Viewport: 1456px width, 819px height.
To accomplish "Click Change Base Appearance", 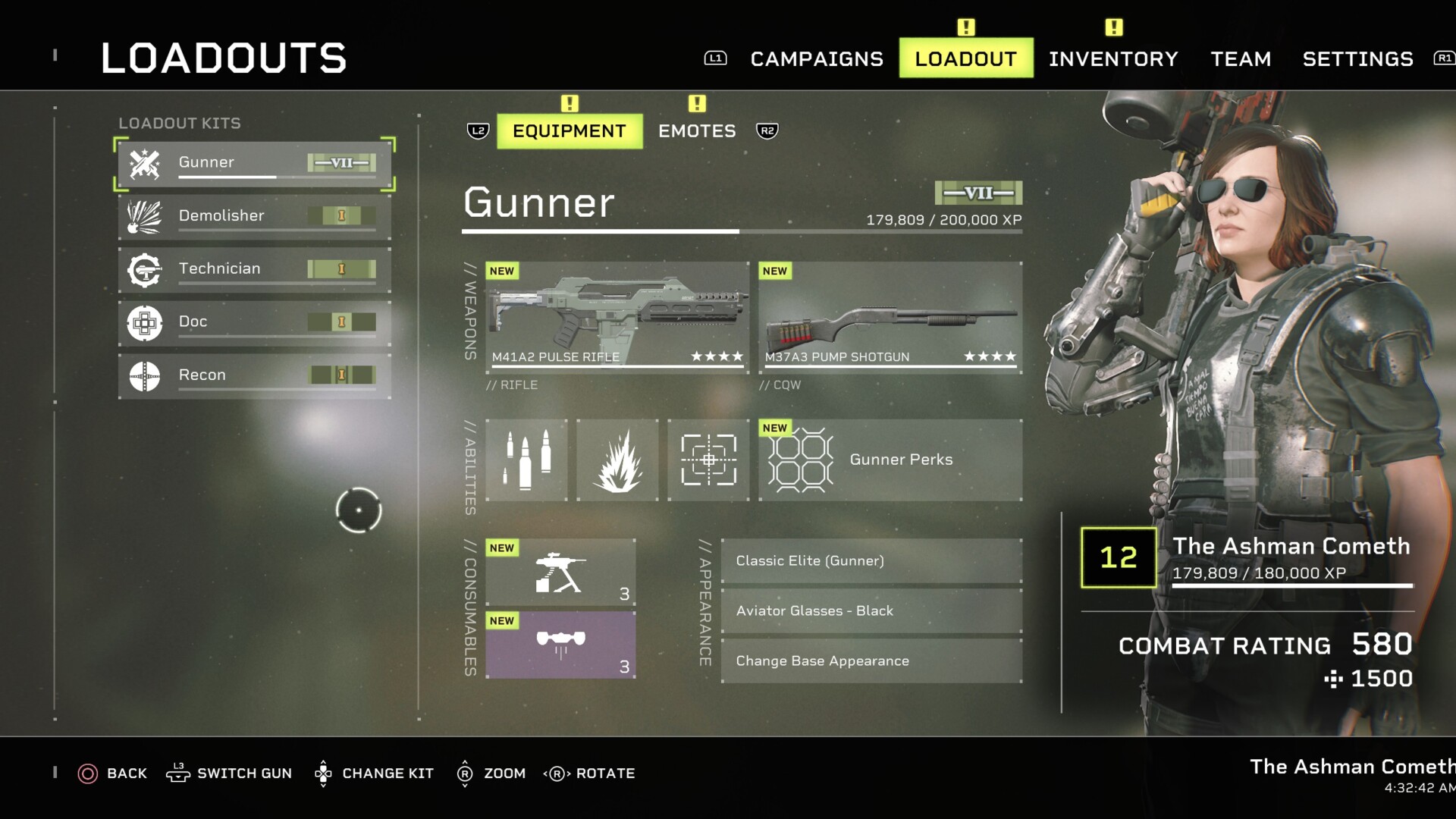I will [x=871, y=661].
